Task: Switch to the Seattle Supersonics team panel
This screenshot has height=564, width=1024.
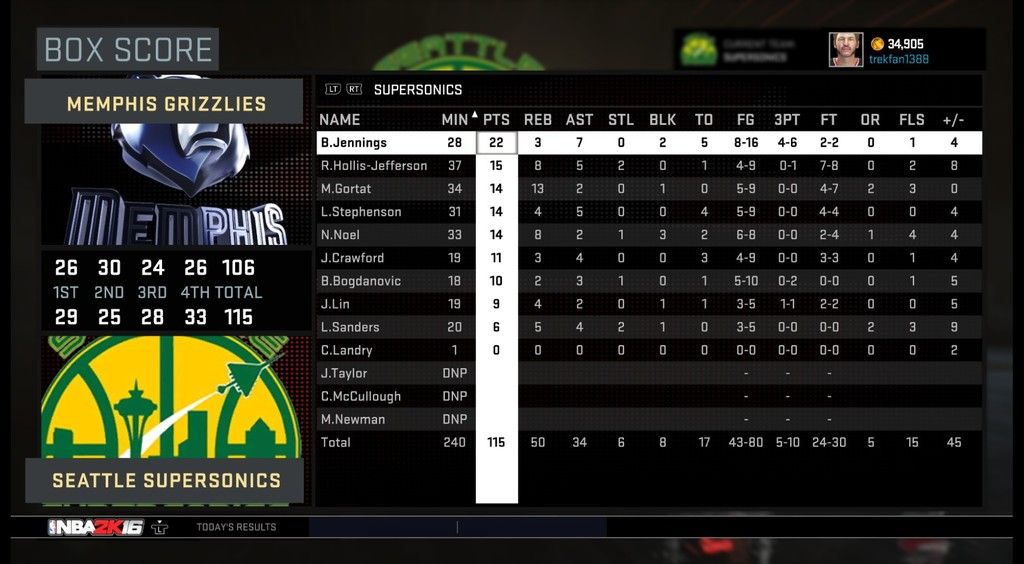Action: tap(166, 481)
